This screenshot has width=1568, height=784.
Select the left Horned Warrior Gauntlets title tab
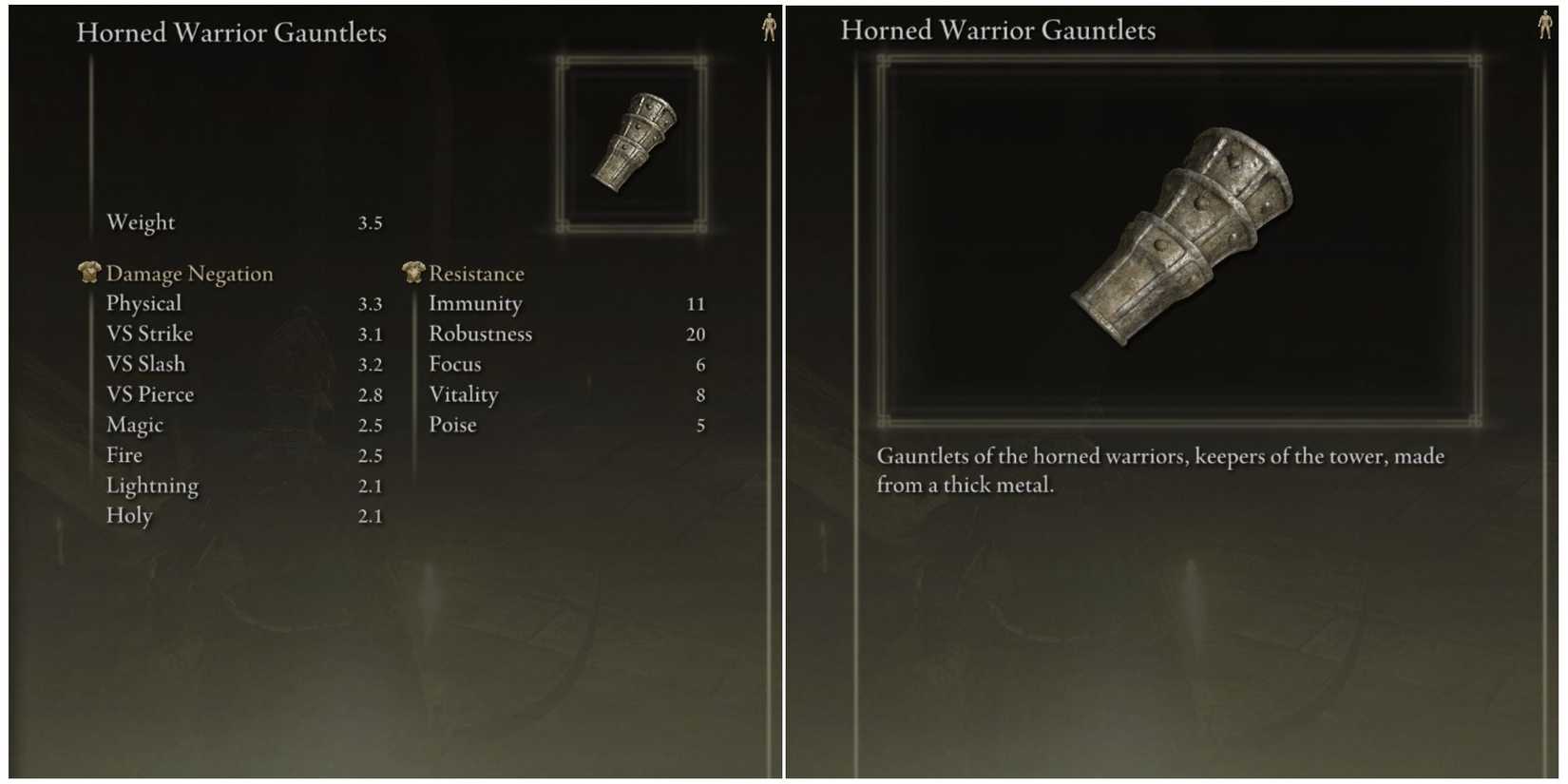click(233, 32)
